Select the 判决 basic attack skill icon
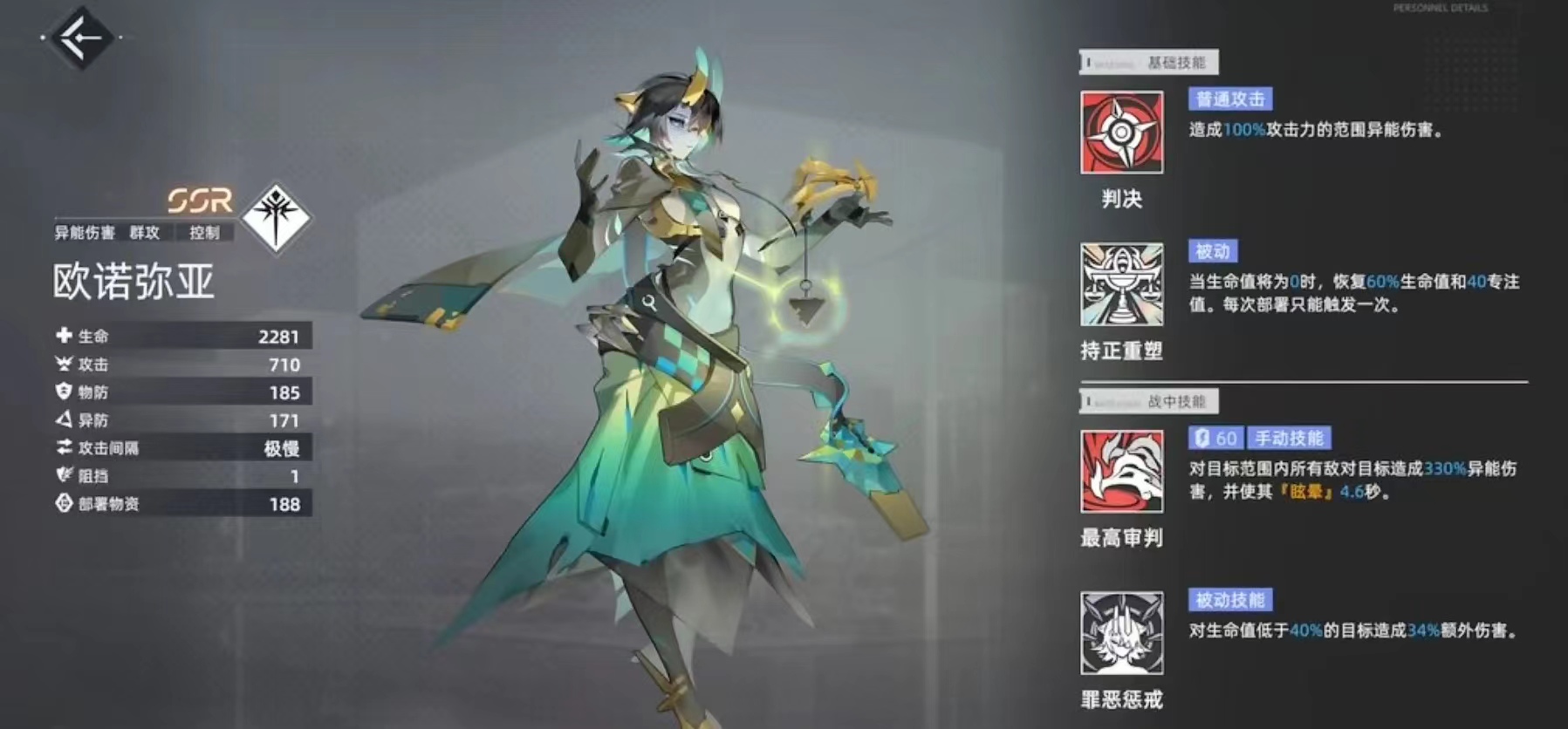1568x729 pixels. [x=1121, y=133]
